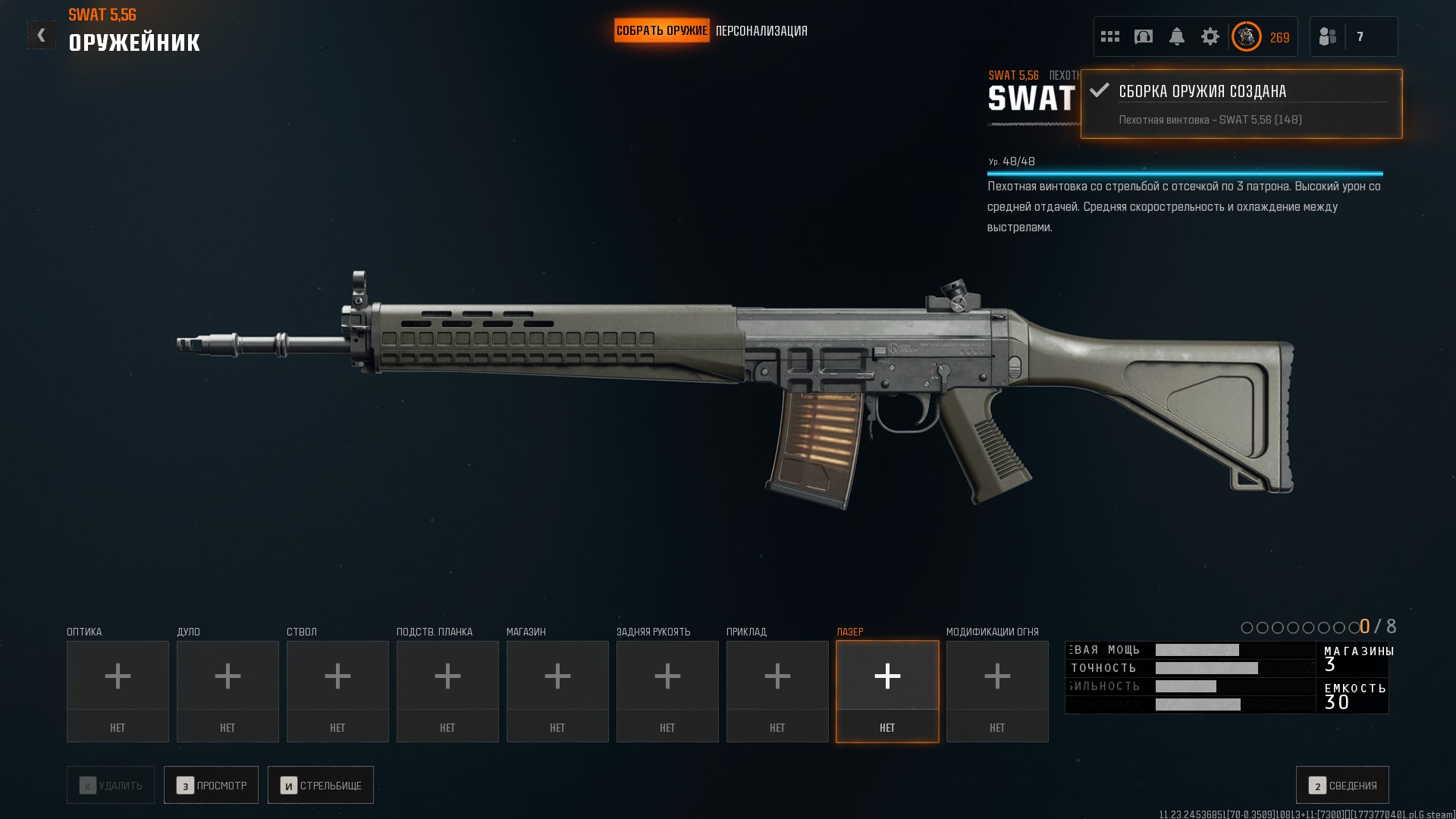Viewport: 1456px width, 819px height.
Task: Select the Ствол attachment slot
Action: pyautogui.click(x=337, y=691)
